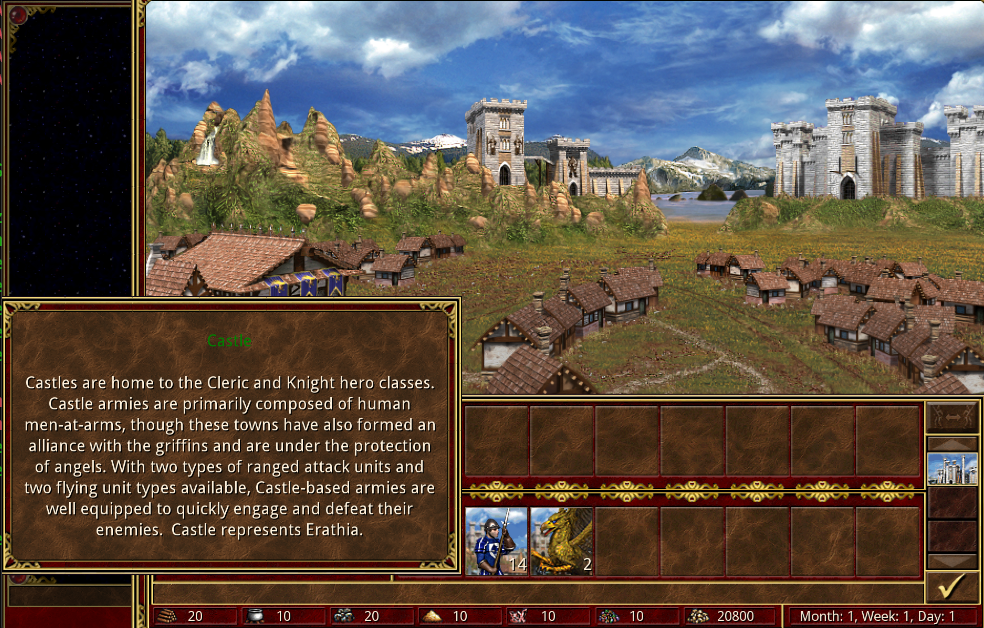
Task: Click the hero exchange arrows button
Action: click(x=951, y=417)
